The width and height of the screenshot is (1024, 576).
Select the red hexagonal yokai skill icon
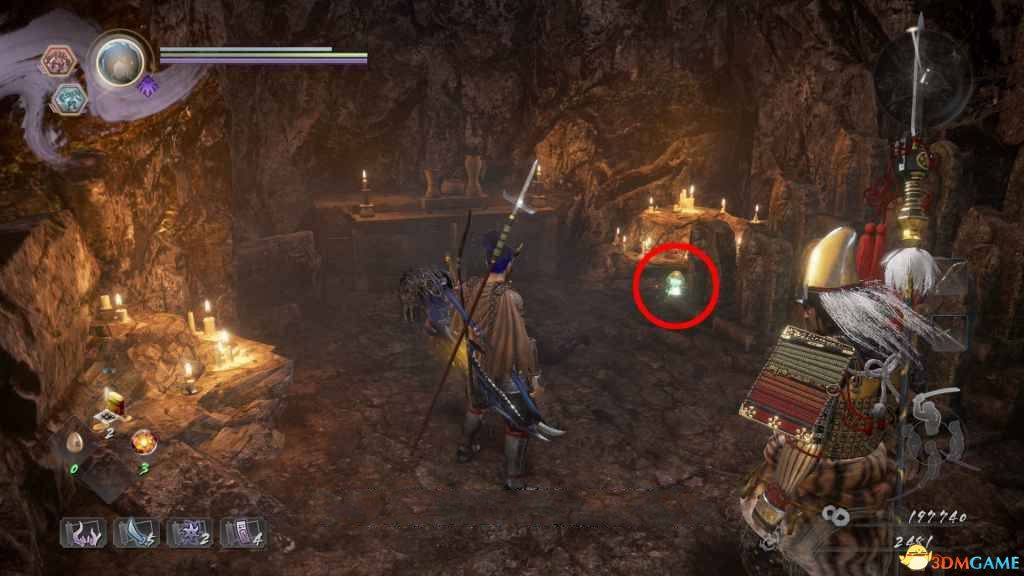(57, 62)
